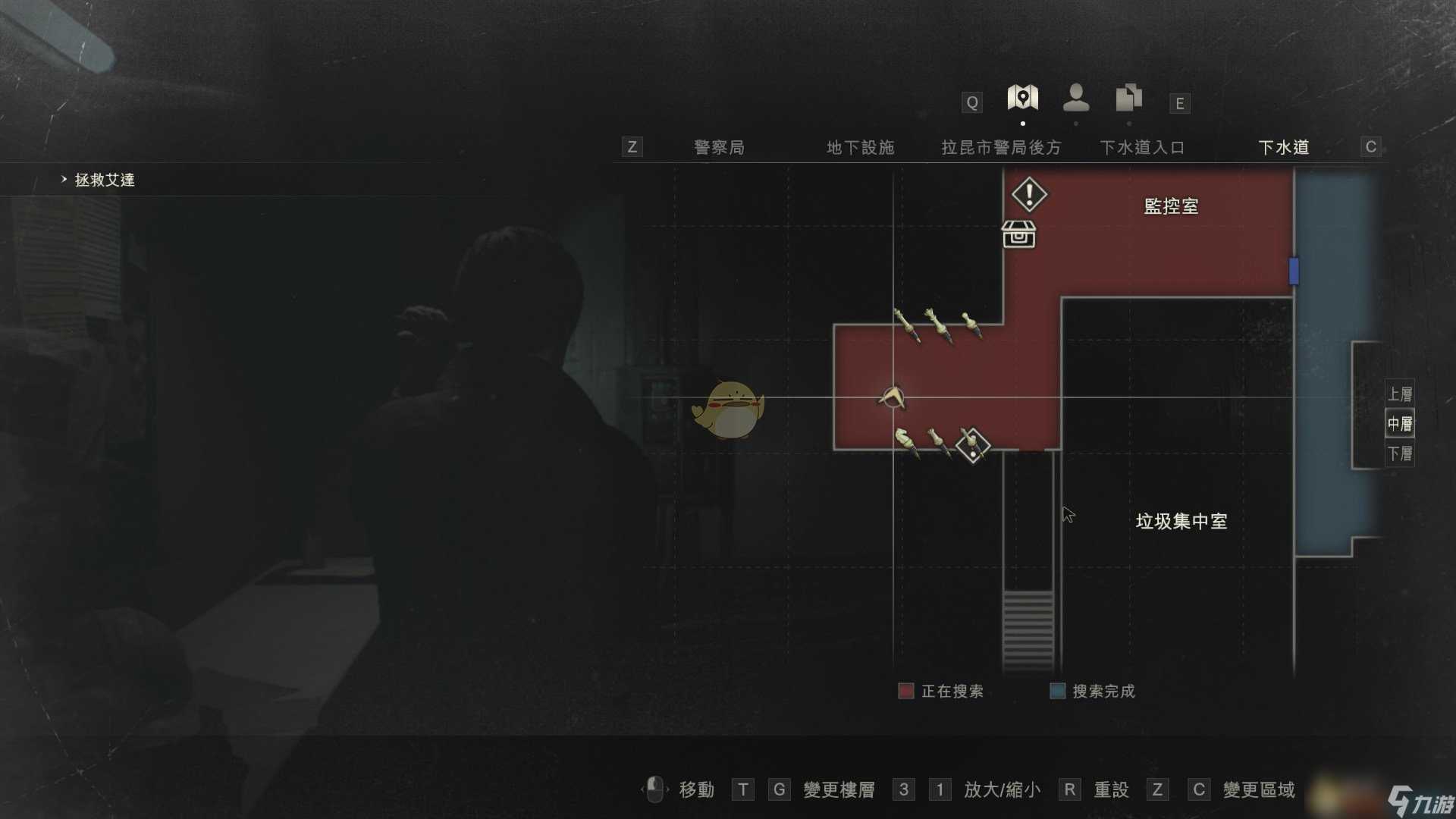Image resolution: width=1456 pixels, height=819 pixels.
Task: Switch to the 上層 floor
Action: coord(1399,394)
